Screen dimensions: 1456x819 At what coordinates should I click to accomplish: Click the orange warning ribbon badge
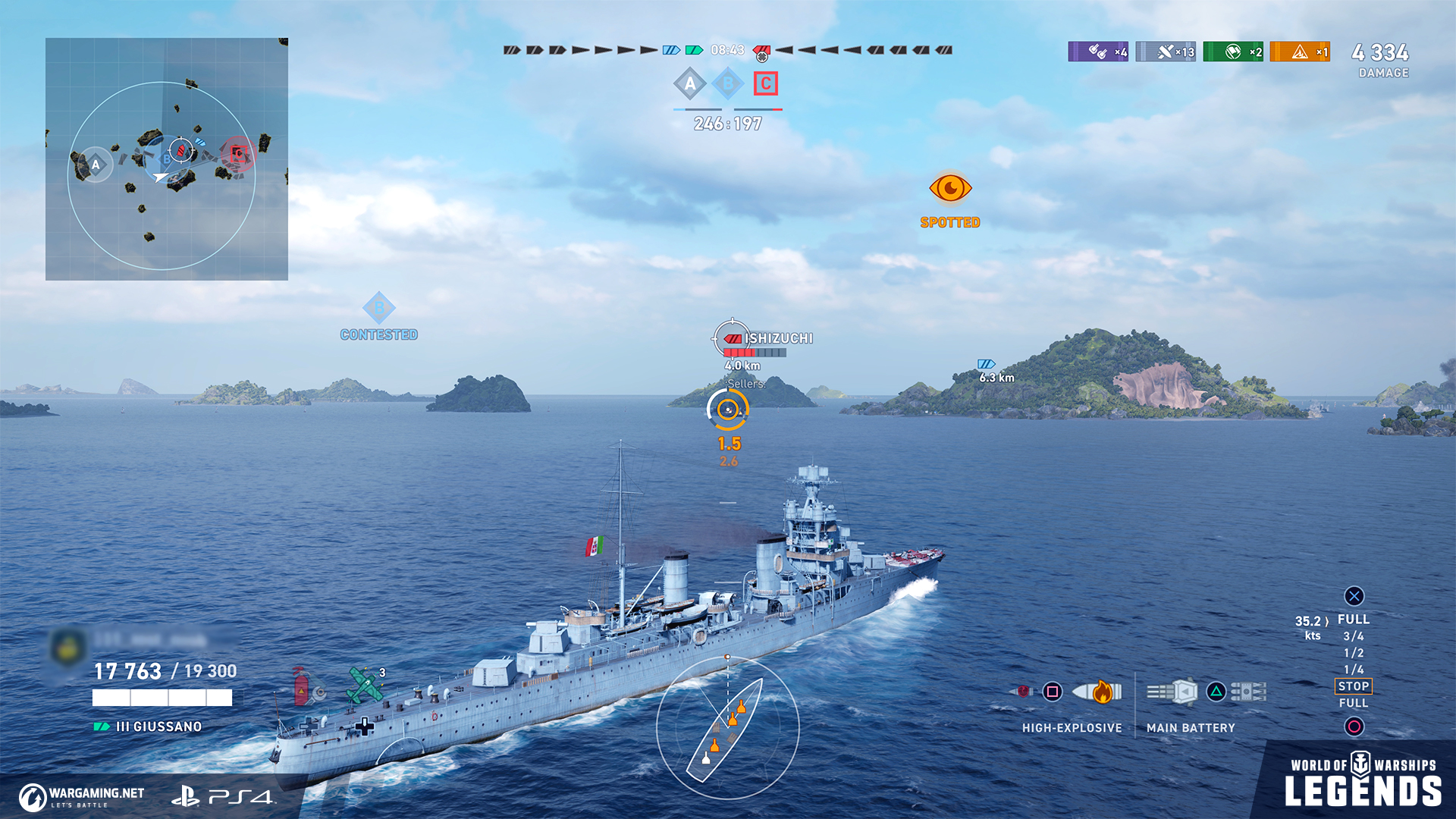pos(1300,52)
